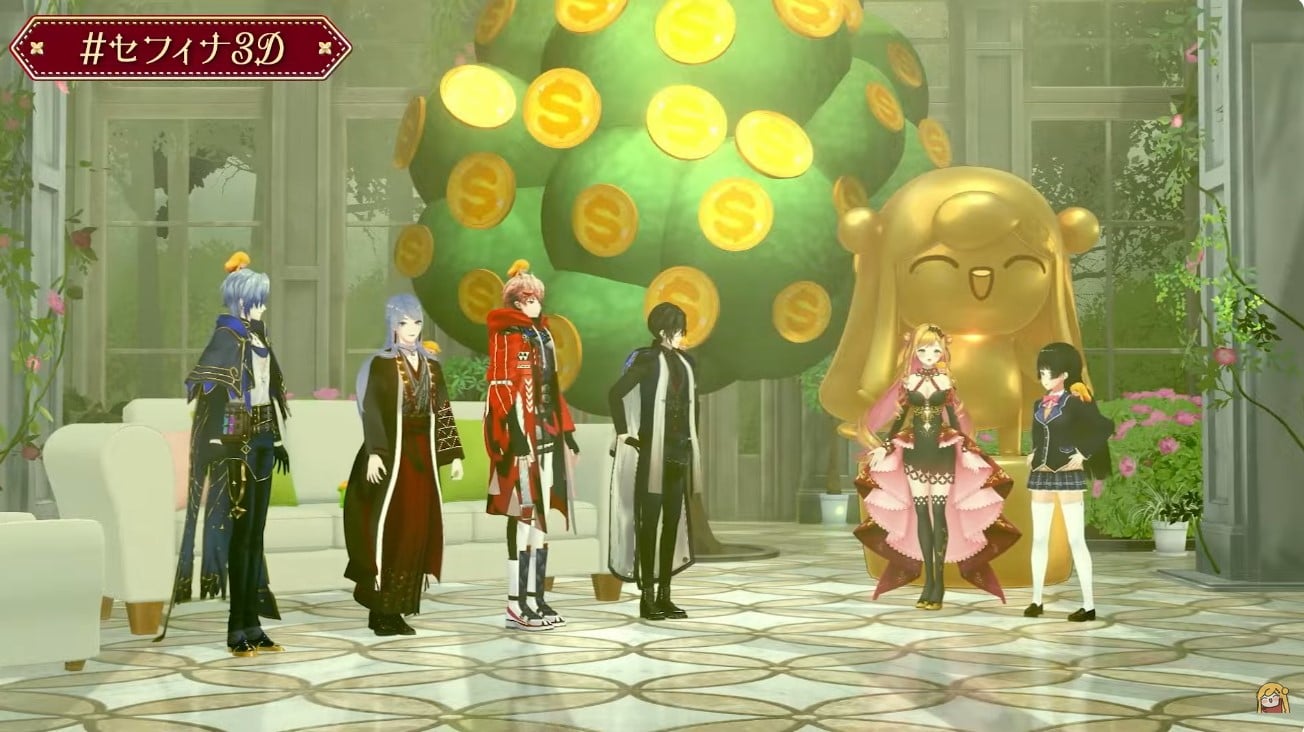This screenshot has width=1304, height=732.
Task: Click the channel watermark avatar icon
Action: [x=1272, y=698]
